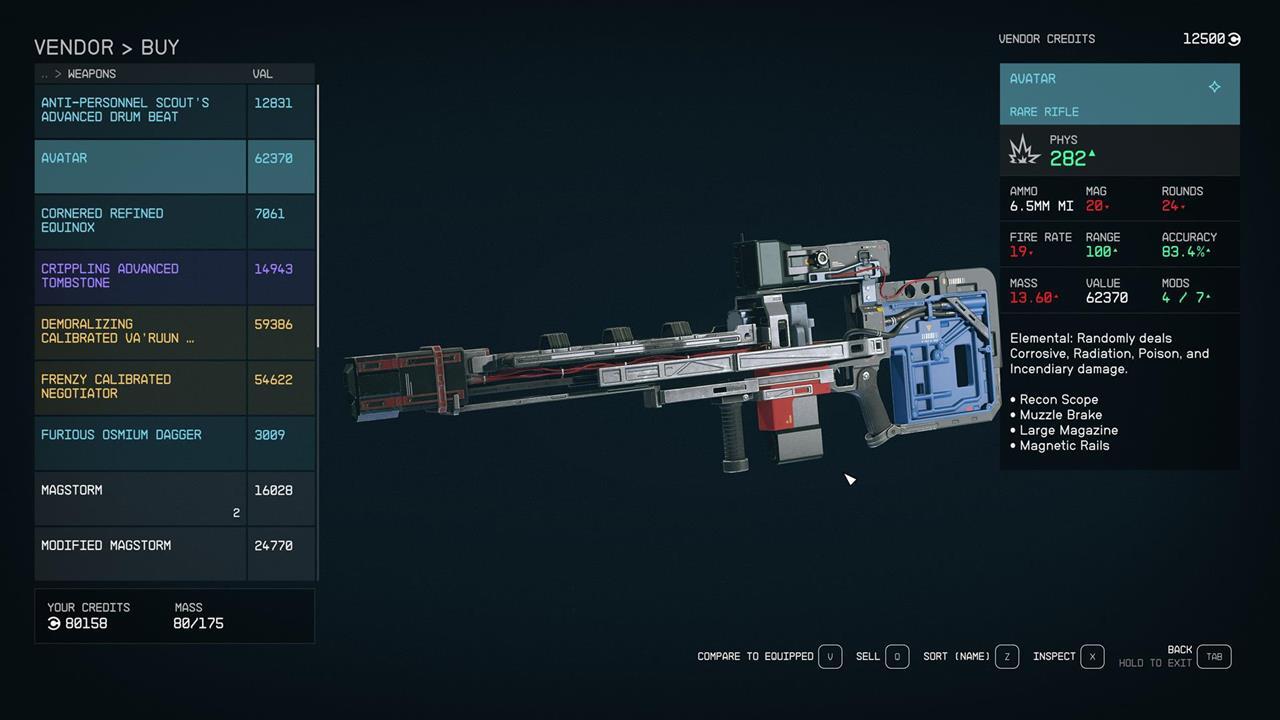This screenshot has width=1280, height=720.
Task: Click the V key icon for Compare to Equipped
Action: [830, 656]
